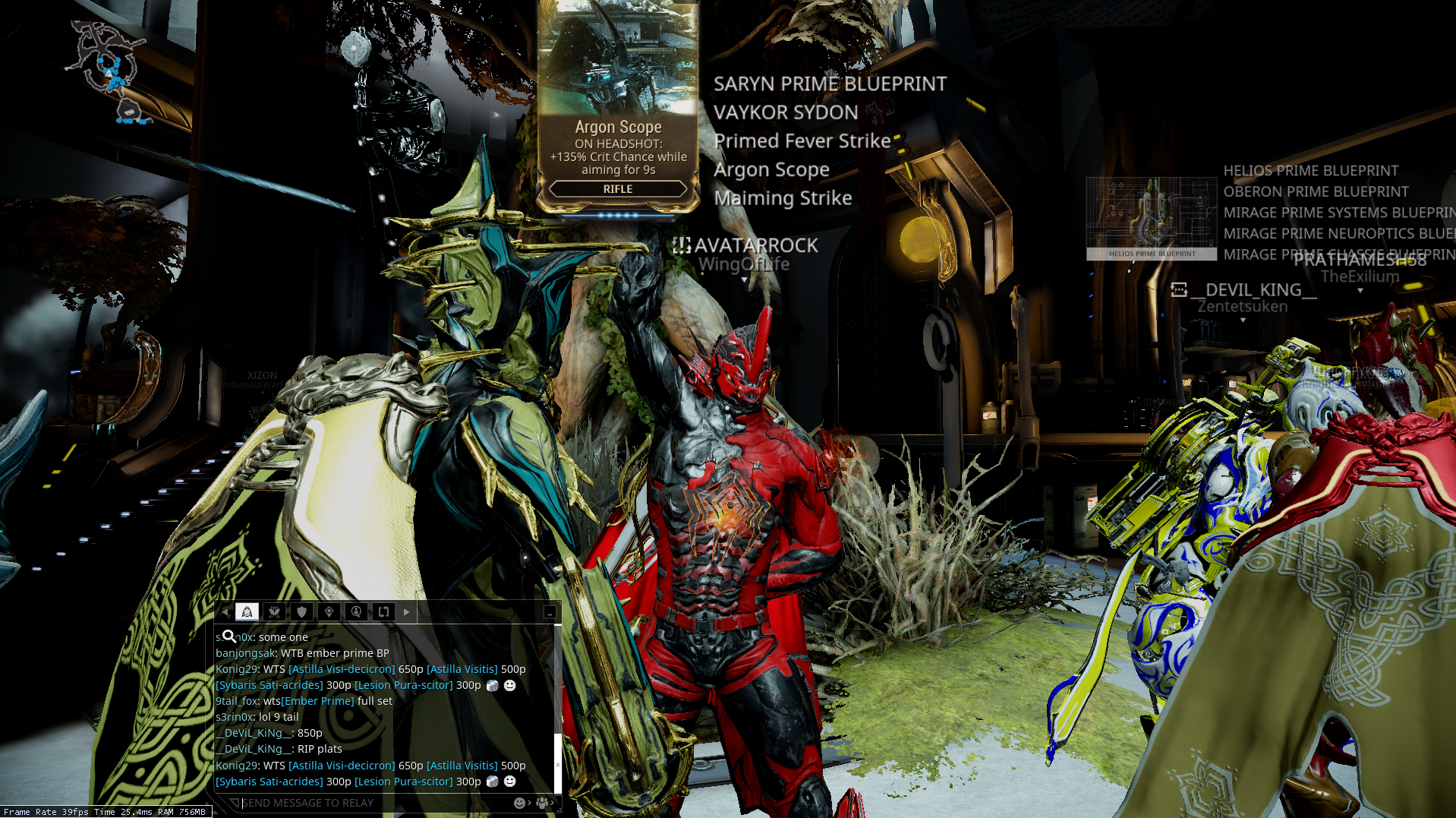Open the recruiting chat tab
The image size is (1456, 818).
(x=356, y=612)
